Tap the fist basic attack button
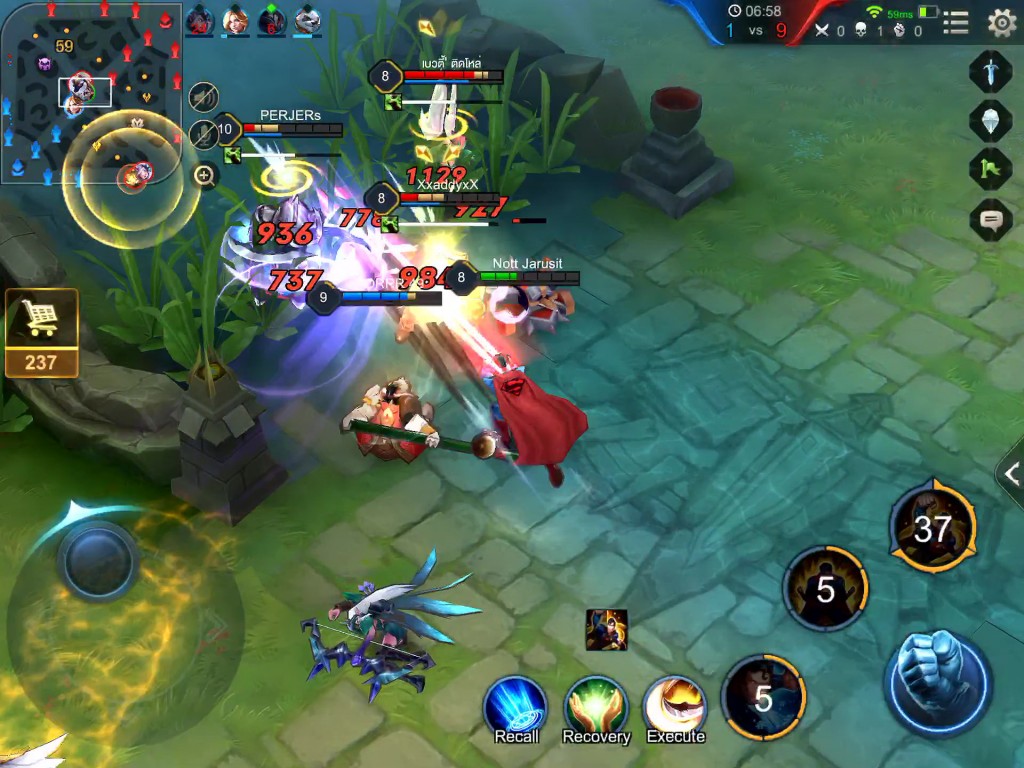This screenshot has width=1024, height=768. 938,682
